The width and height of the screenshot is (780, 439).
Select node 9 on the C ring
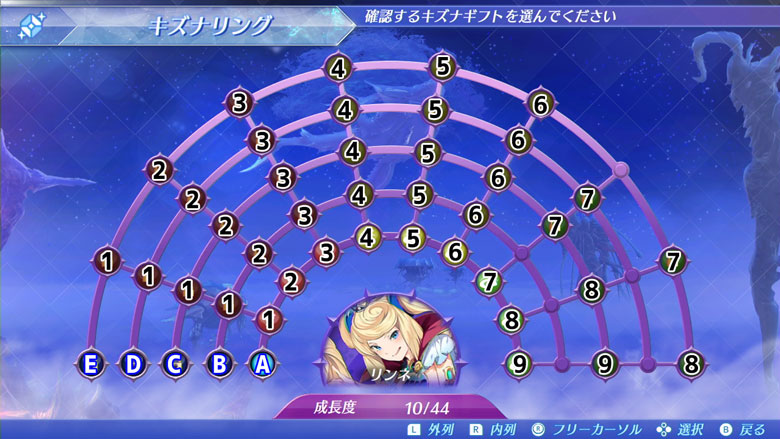pyautogui.click(x=604, y=363)
